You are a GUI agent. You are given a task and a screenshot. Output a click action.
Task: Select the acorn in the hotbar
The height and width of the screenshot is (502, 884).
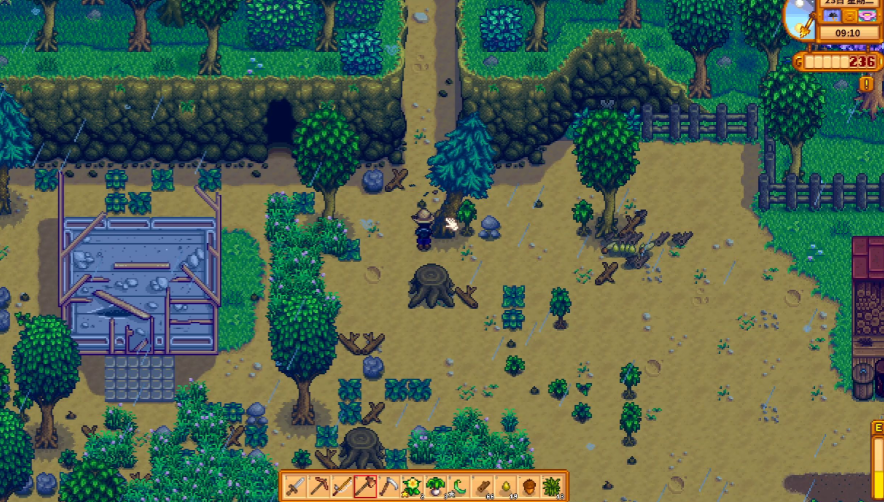(529, 487)
